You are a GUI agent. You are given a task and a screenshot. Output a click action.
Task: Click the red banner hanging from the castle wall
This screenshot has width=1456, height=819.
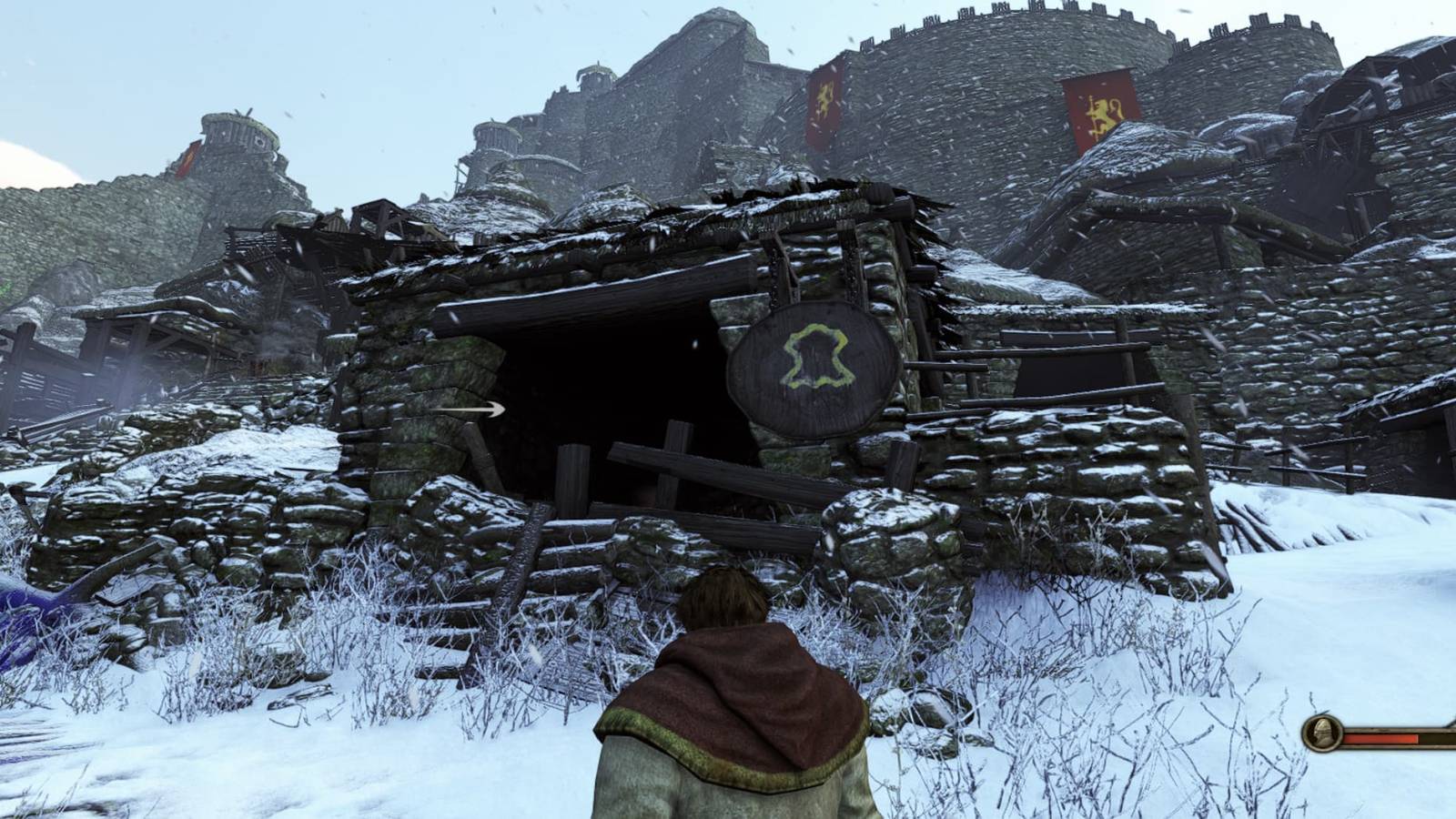(1099, 109)
